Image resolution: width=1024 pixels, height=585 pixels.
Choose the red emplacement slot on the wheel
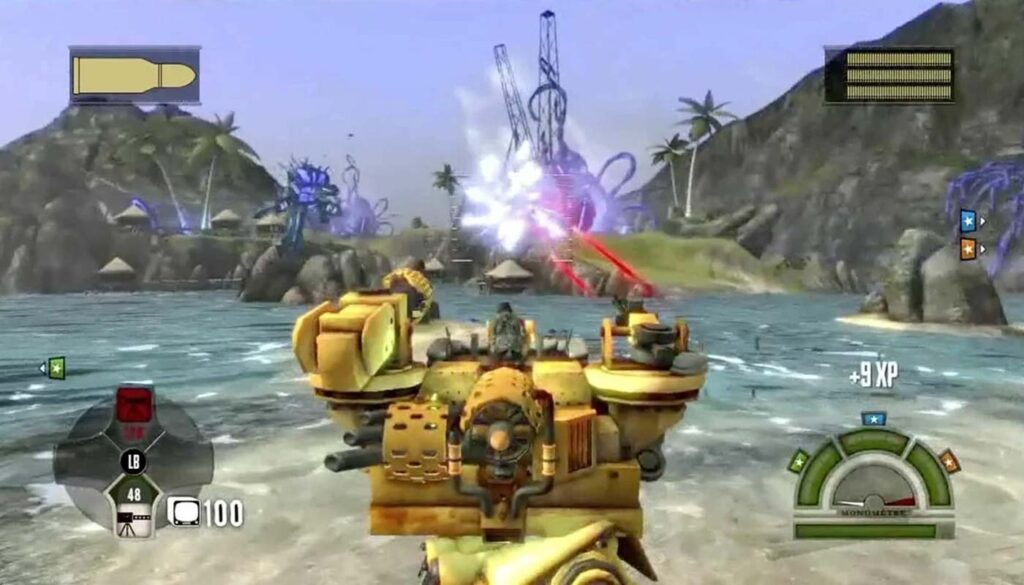(134, 405)
